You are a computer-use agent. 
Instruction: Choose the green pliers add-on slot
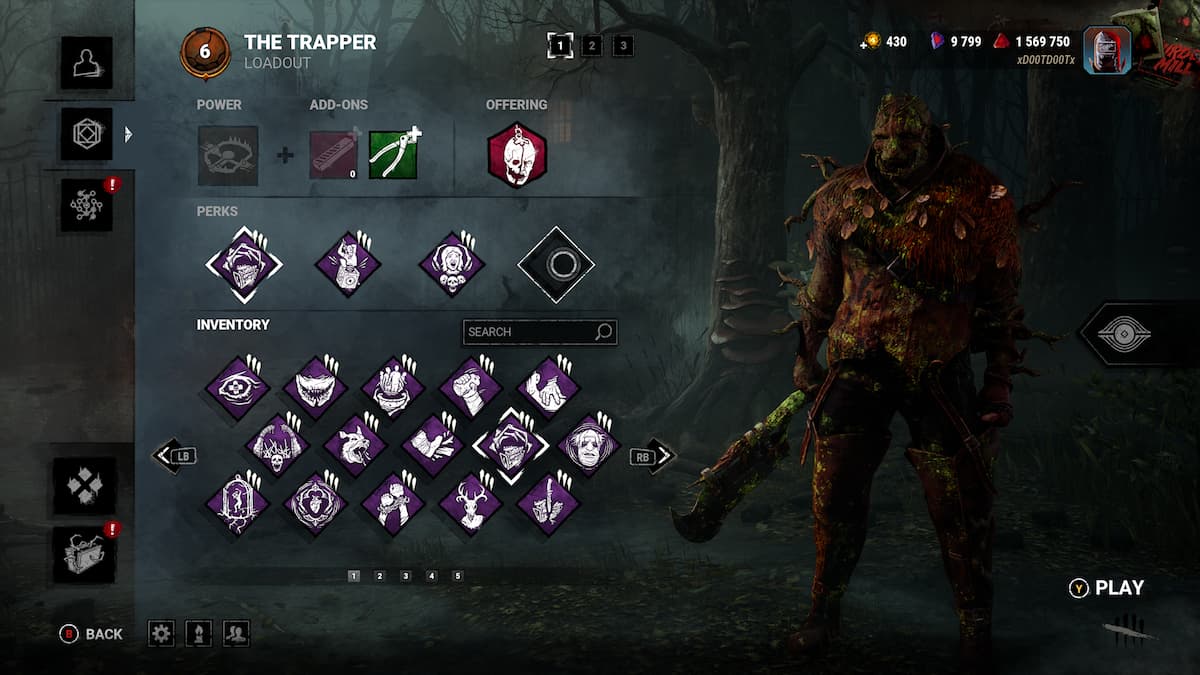point(393,155)
